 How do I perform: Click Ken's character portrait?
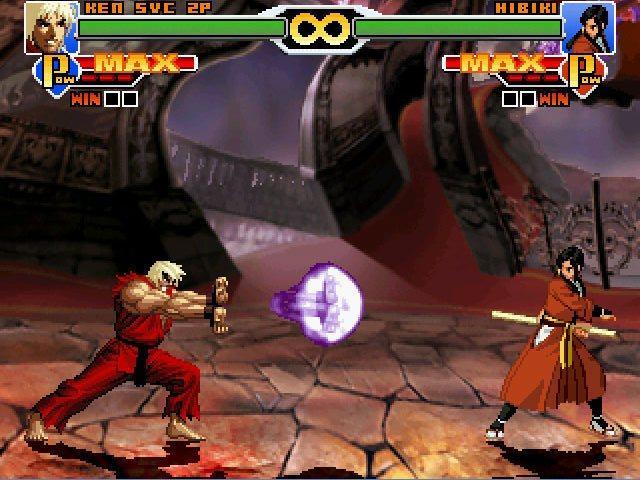click(50, 26)
